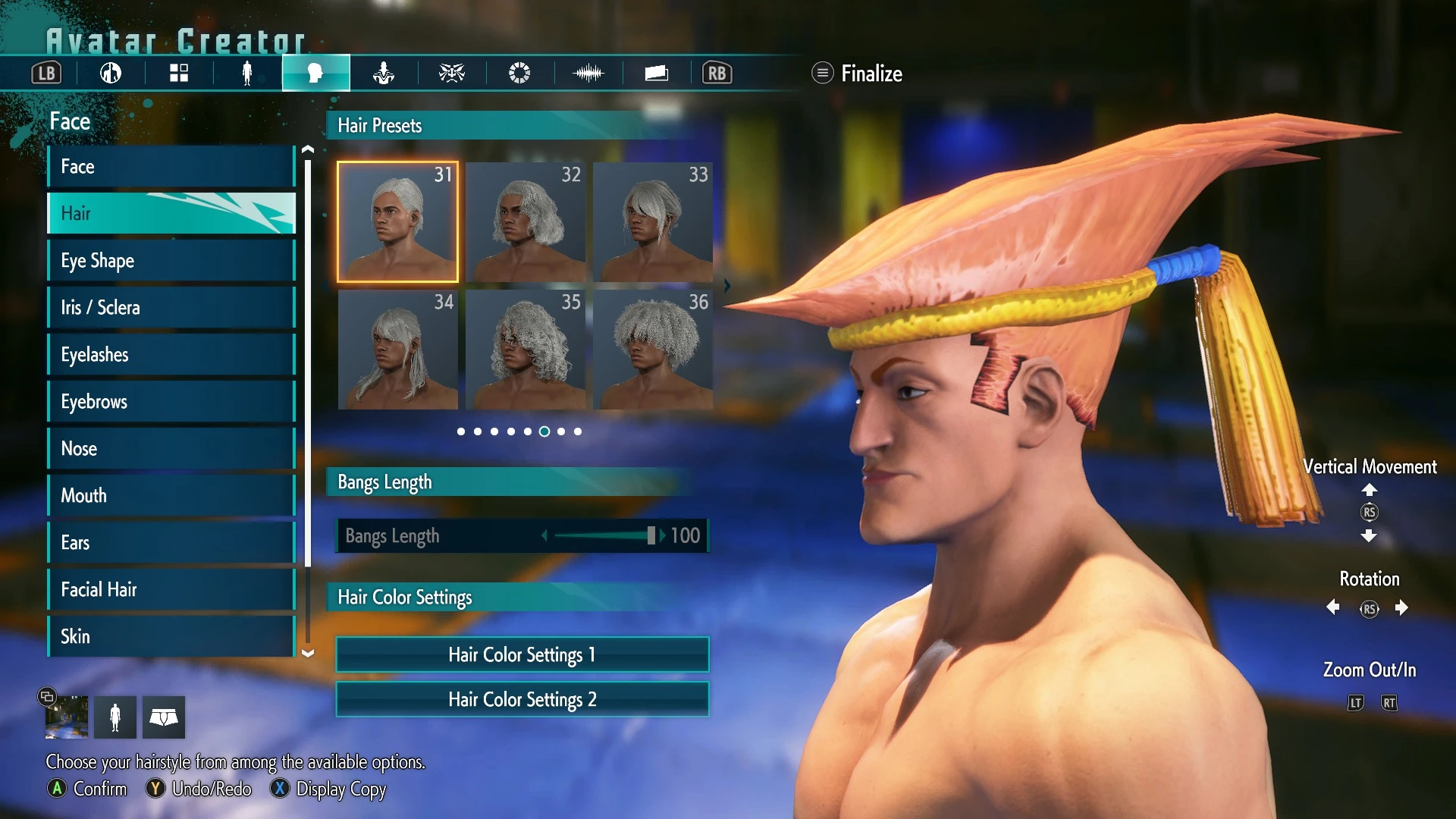Select the Iris / Sclera category
Screen dimensions: 1456x819
[x=171, y=308]
